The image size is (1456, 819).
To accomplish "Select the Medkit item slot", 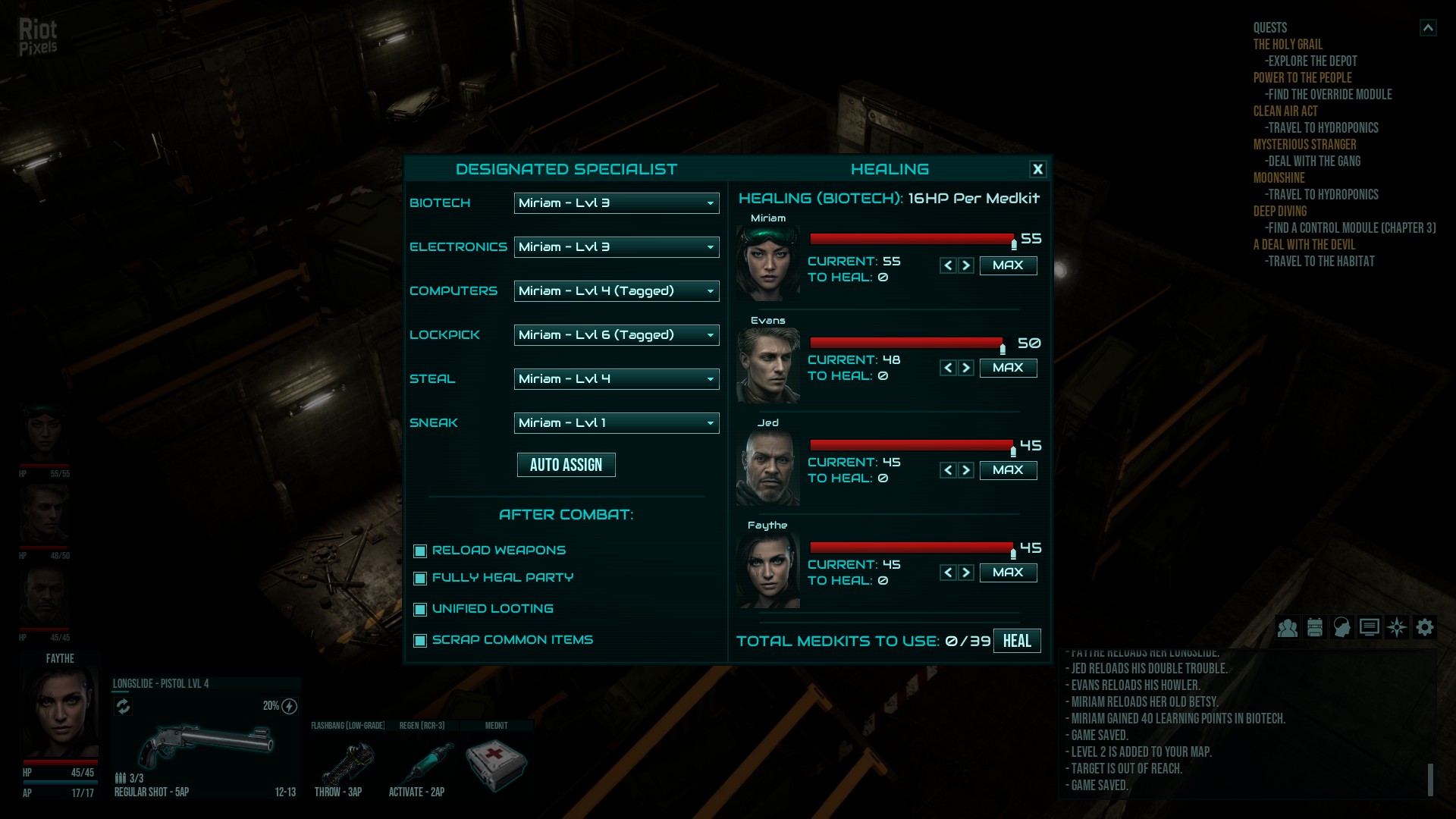I will [496, 764].
